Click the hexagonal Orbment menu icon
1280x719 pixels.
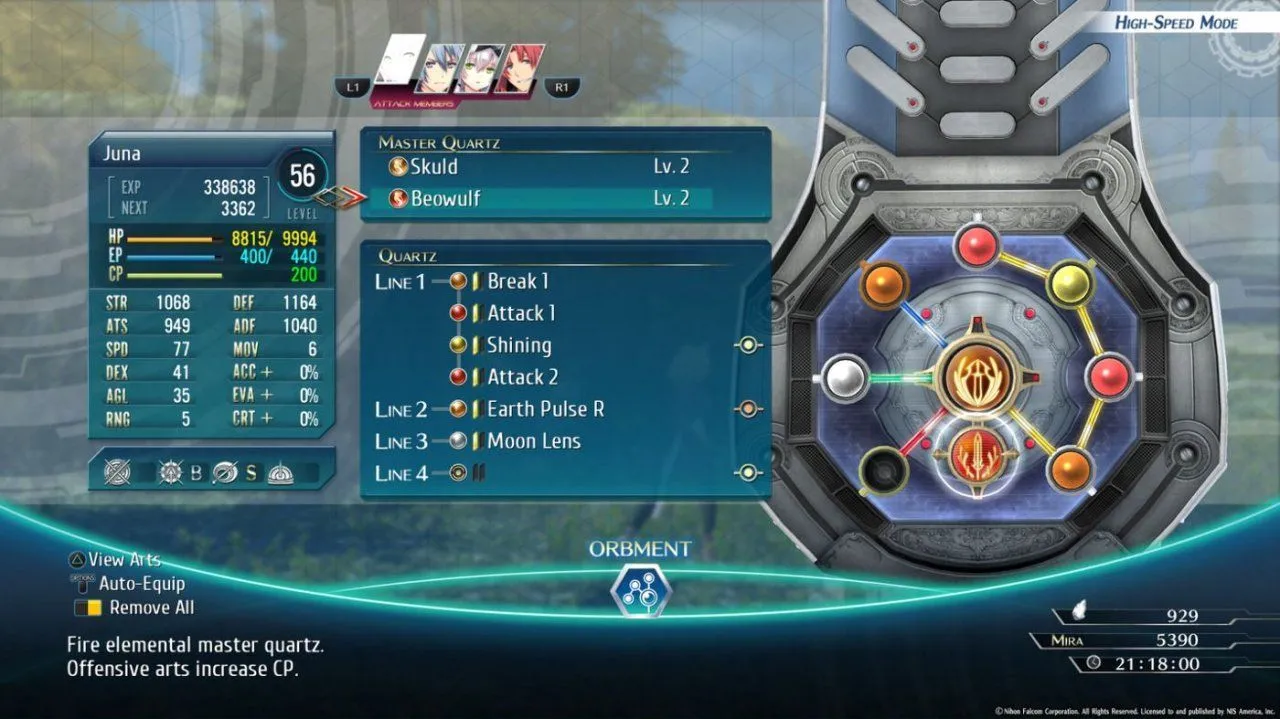pyautogui.click(x=639, y=589)
